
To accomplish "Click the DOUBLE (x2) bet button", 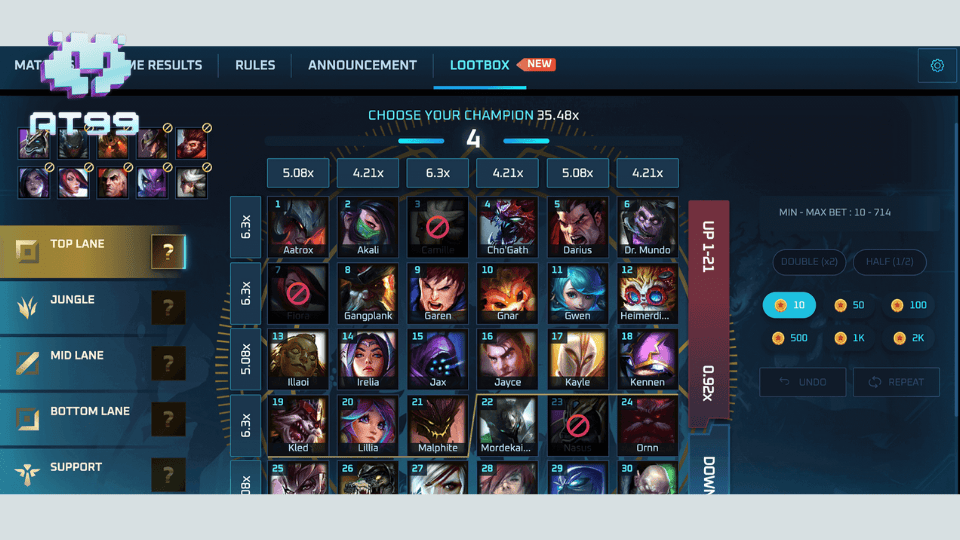I will (809, 262).
